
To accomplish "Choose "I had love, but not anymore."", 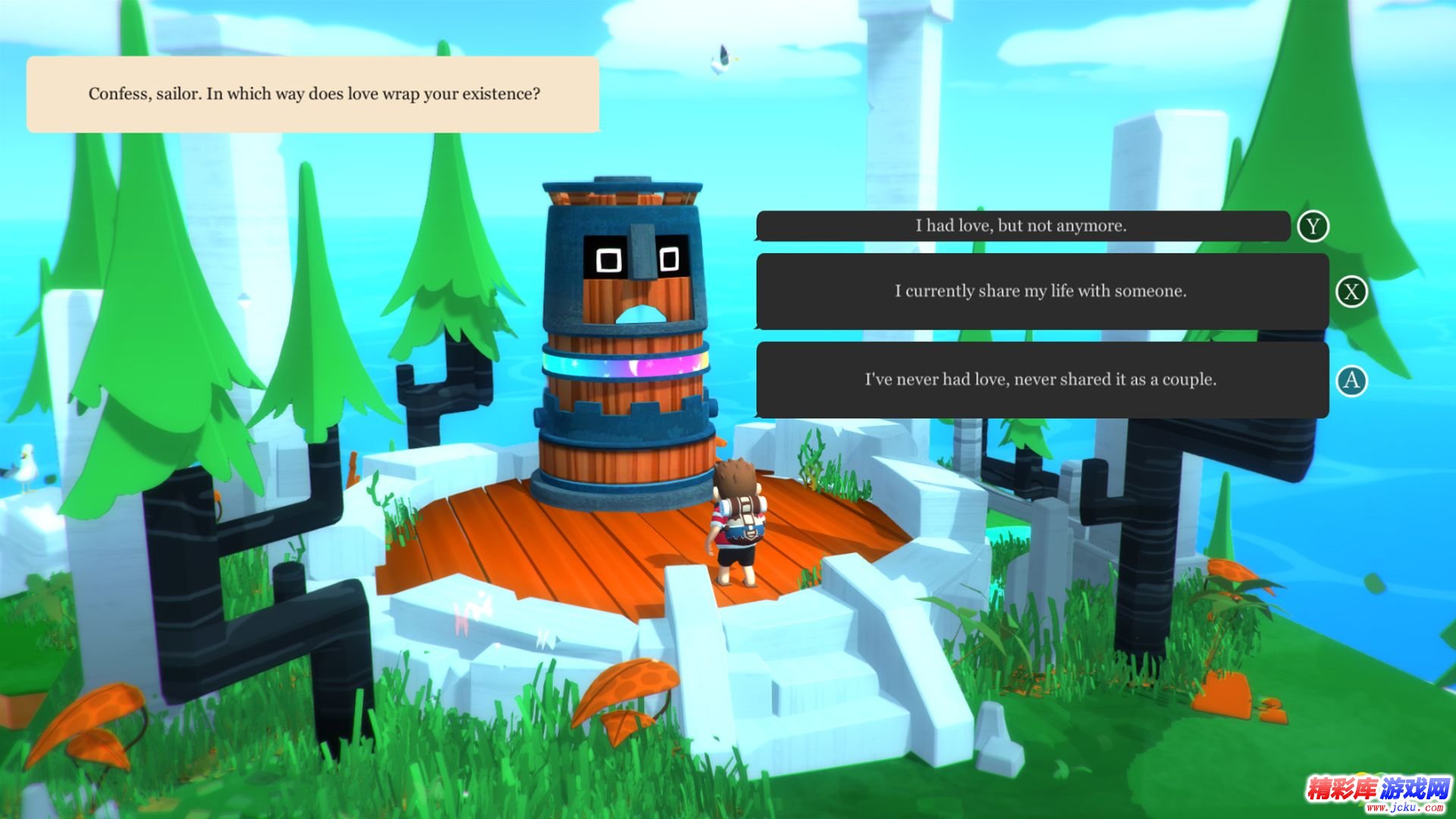I will click(x=1021, y=226).
